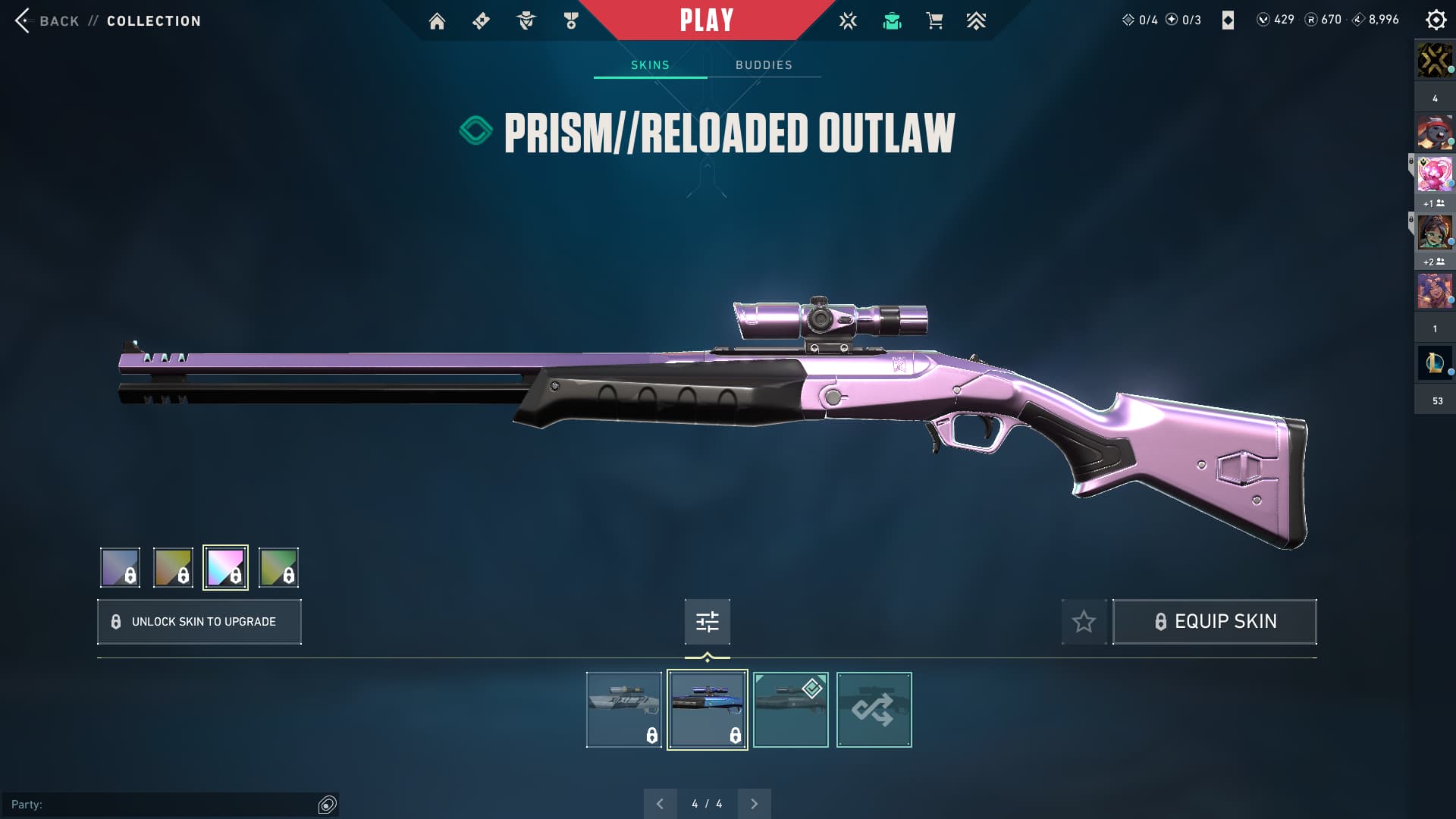Choose the pink-white variant swatch
Screen dimensions: 1456x819
click(x=225, y=567)
